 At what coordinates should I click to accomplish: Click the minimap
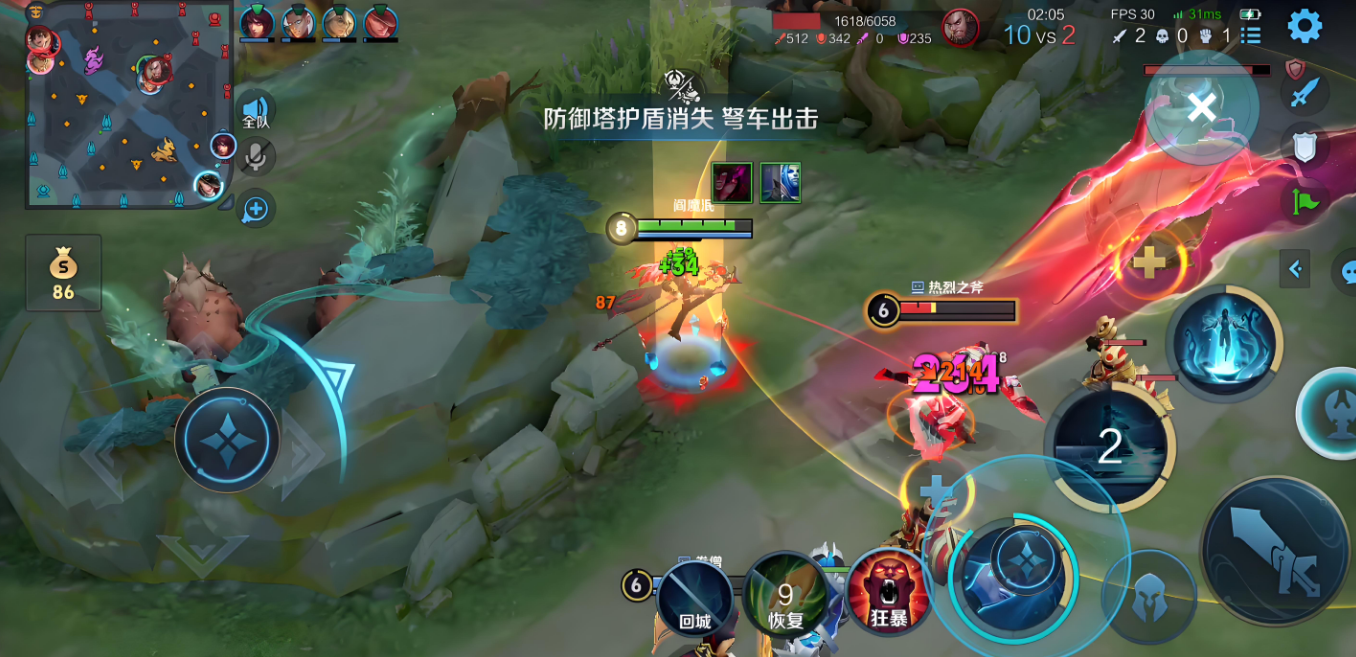[128, 103]
